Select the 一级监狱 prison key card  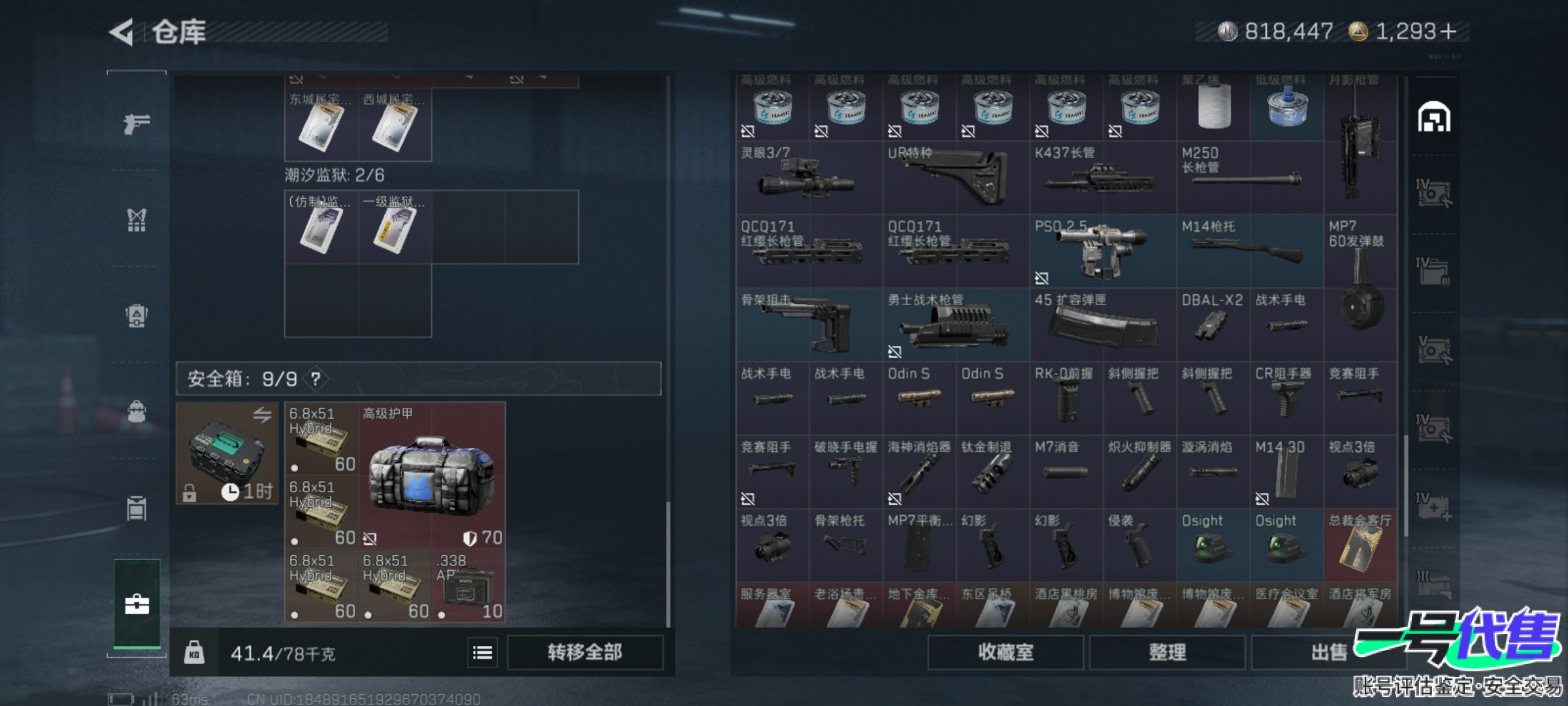395,227
